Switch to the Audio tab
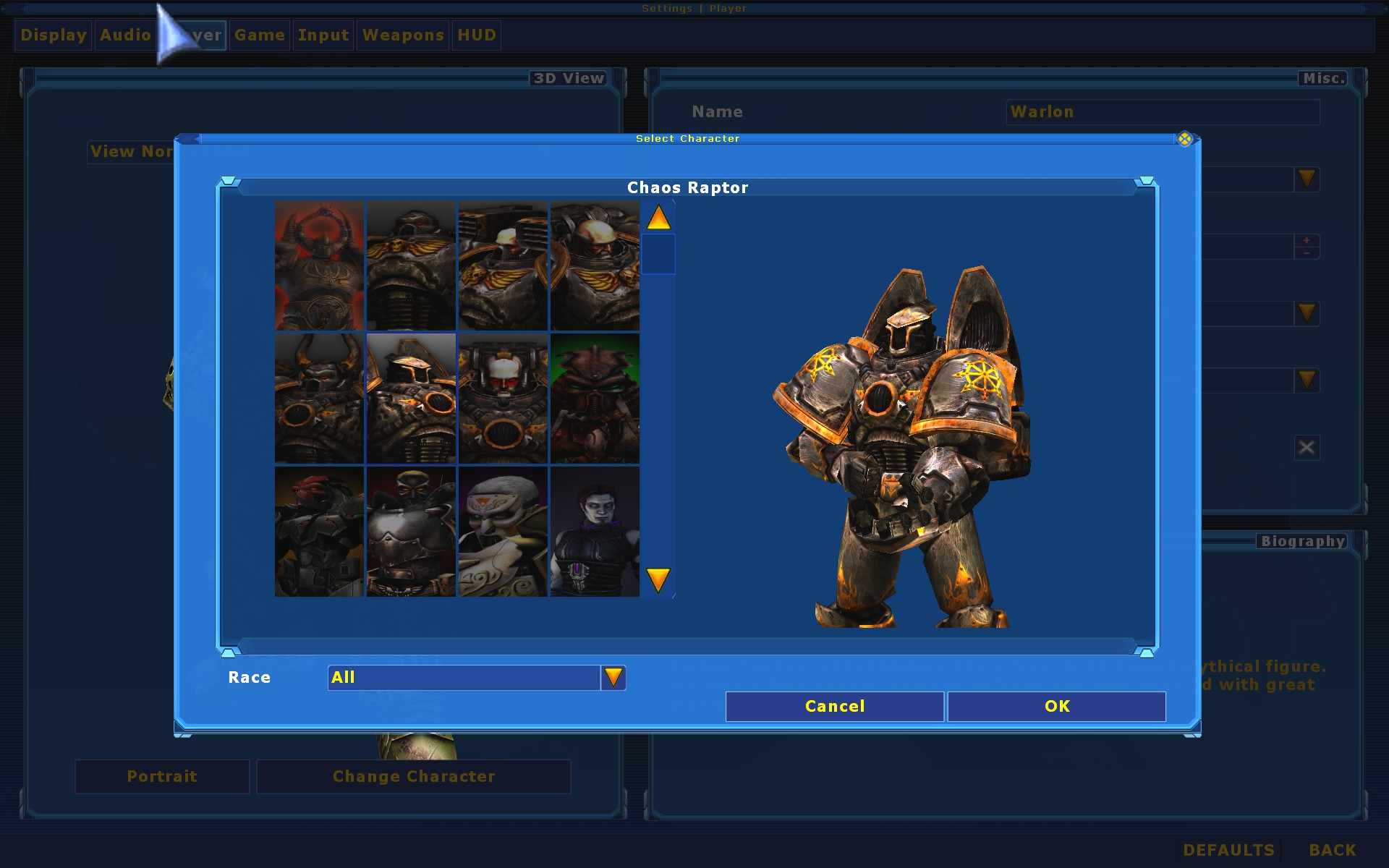 [x=124, y=35]
